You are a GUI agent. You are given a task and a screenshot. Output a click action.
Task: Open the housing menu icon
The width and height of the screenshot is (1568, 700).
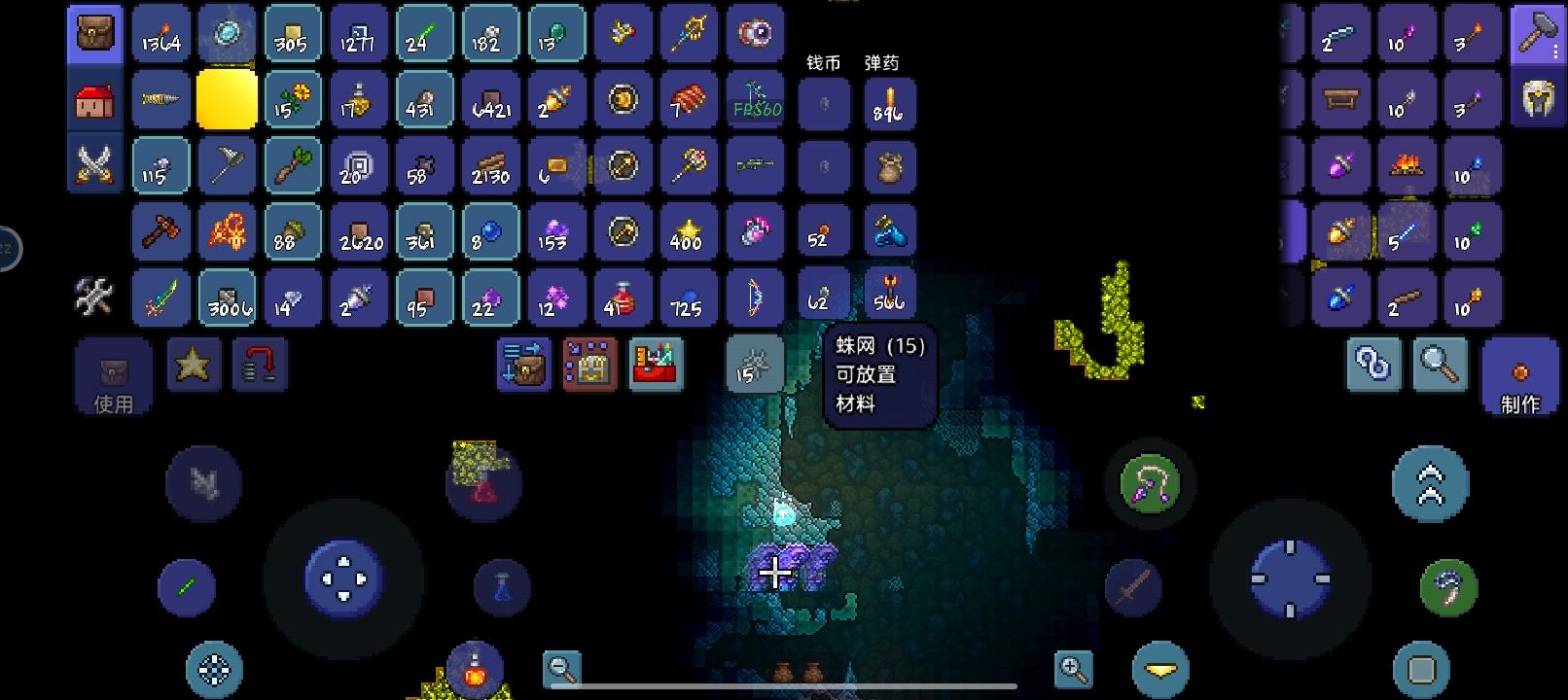pos(94,98)
